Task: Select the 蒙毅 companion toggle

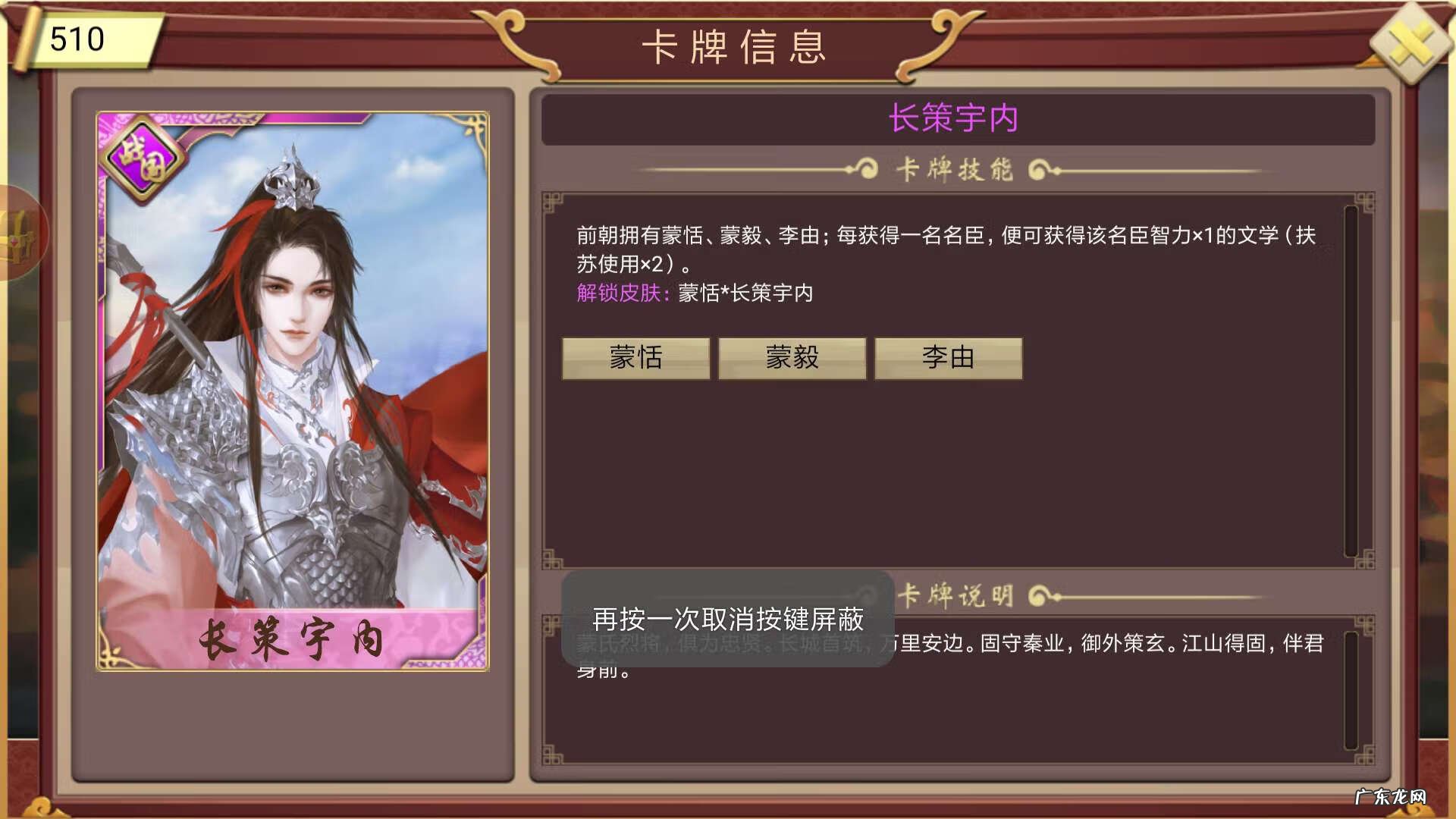Action: click(792, 359)
